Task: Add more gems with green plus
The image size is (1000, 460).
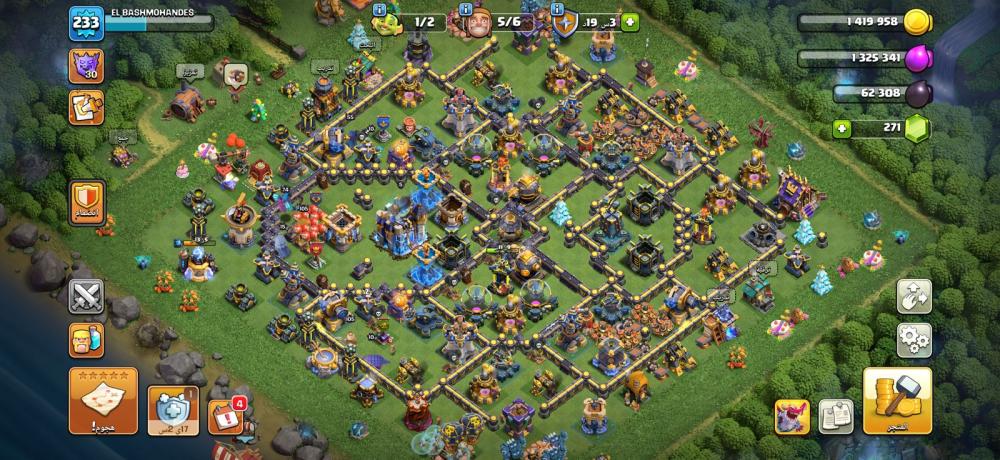Action: point(843,129)
